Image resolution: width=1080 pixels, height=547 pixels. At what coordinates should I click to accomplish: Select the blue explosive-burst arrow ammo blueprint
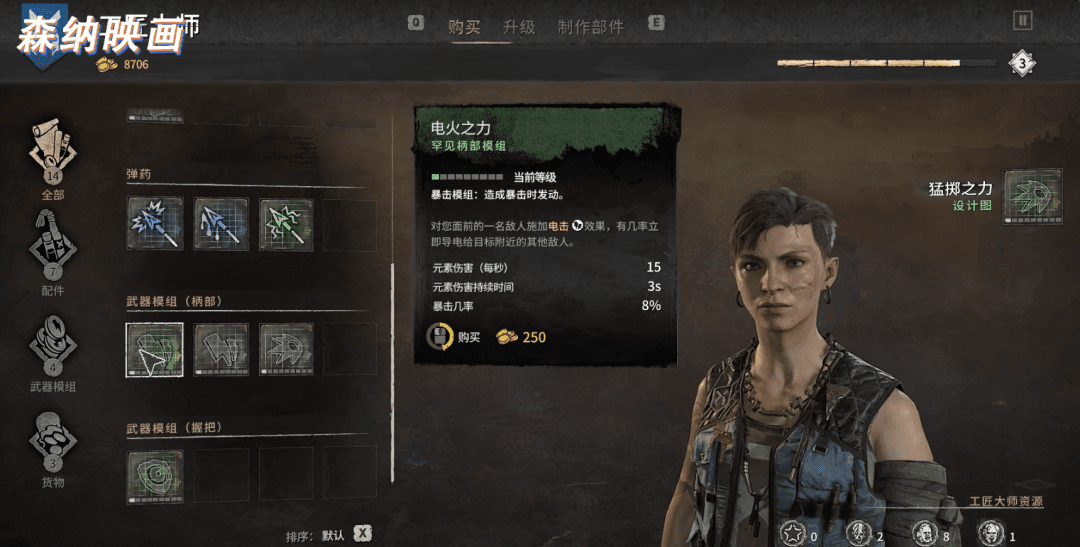coord(155,223)
